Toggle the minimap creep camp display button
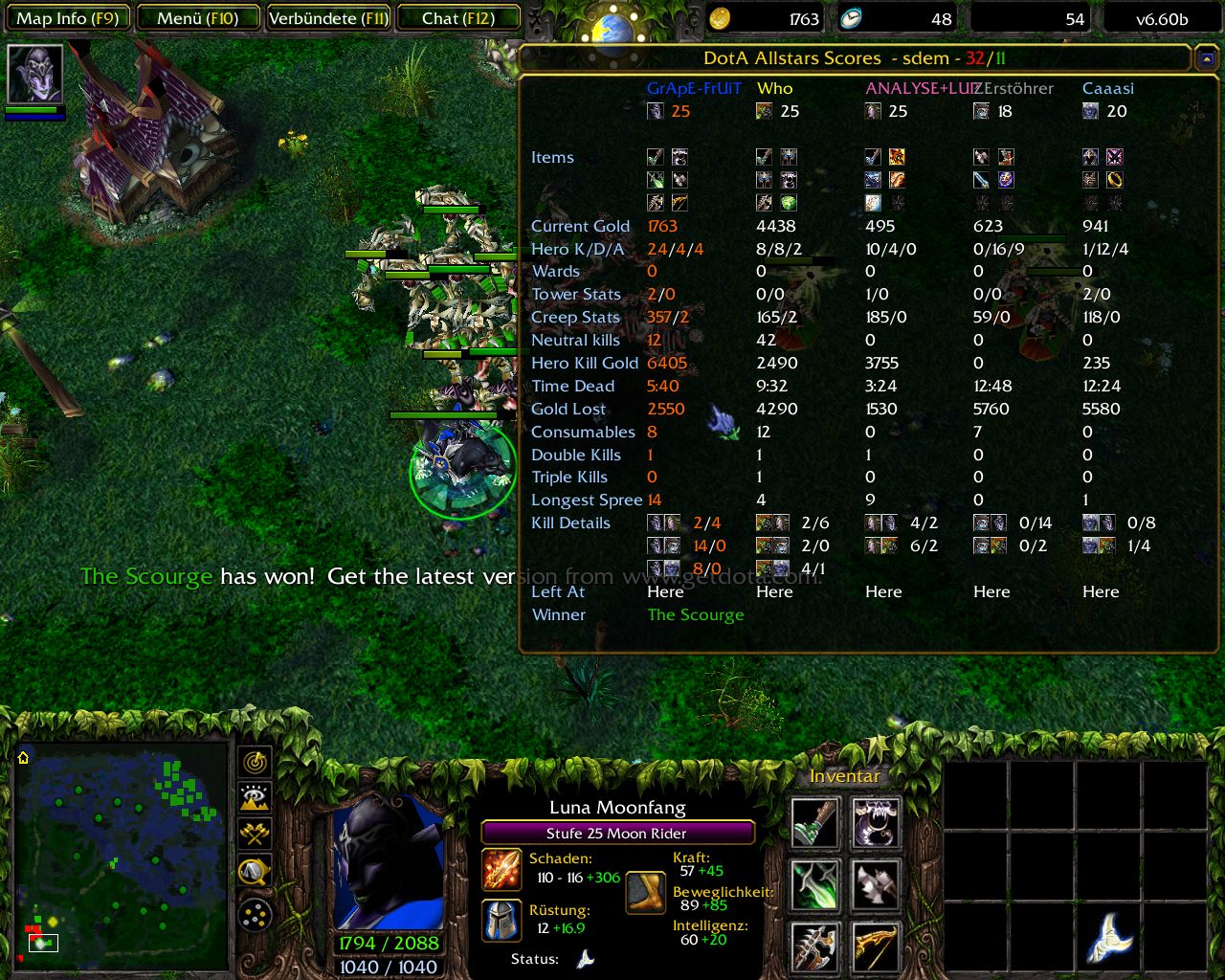 coord(256,871)
